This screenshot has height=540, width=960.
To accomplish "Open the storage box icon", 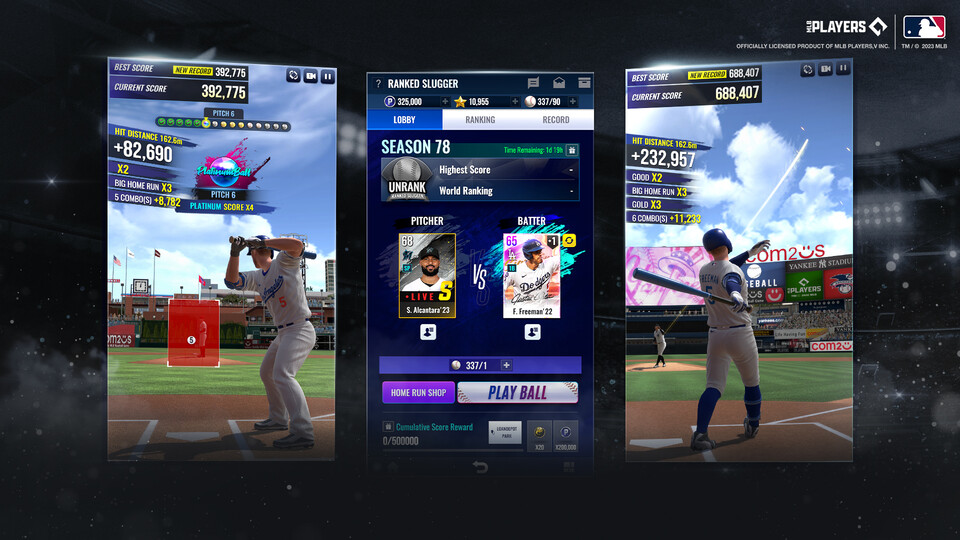I will [584, 83].
